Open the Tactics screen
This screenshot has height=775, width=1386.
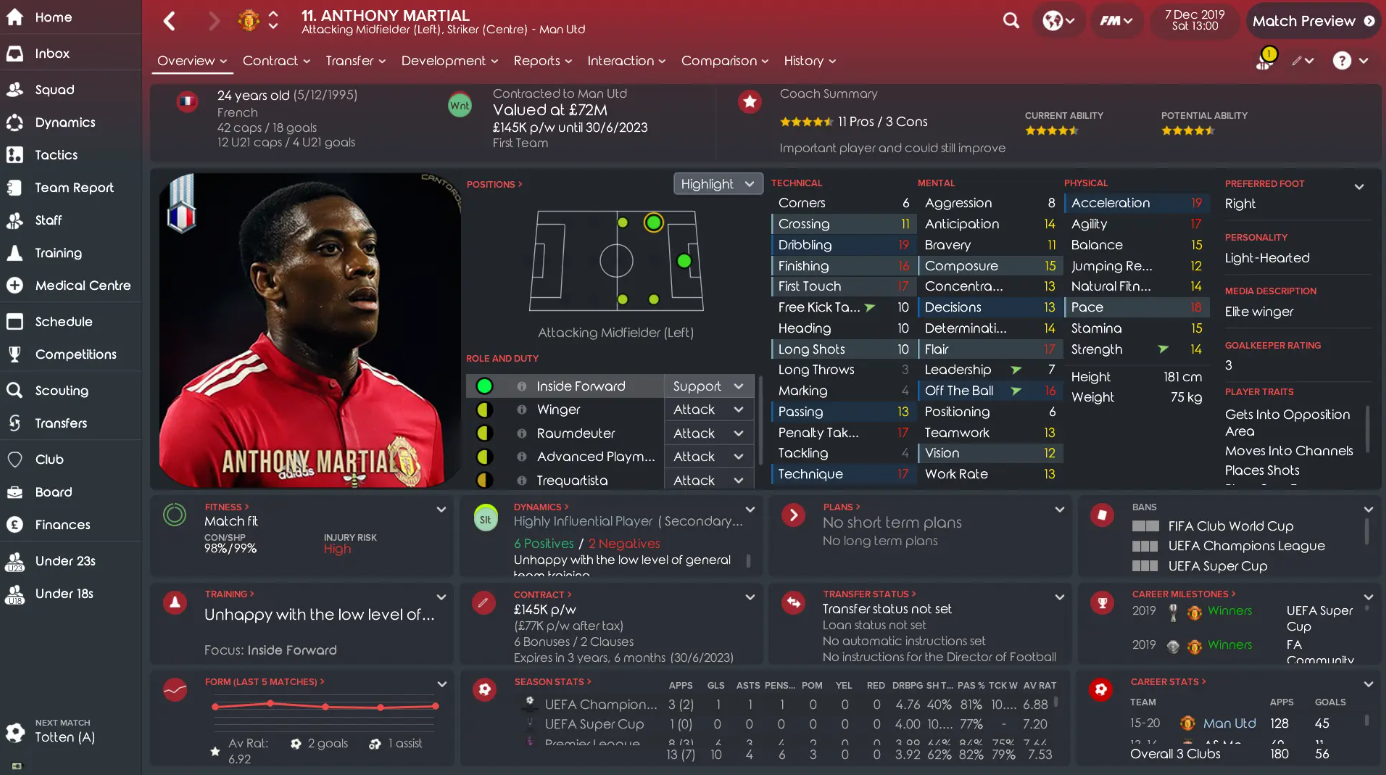(54, 152)
